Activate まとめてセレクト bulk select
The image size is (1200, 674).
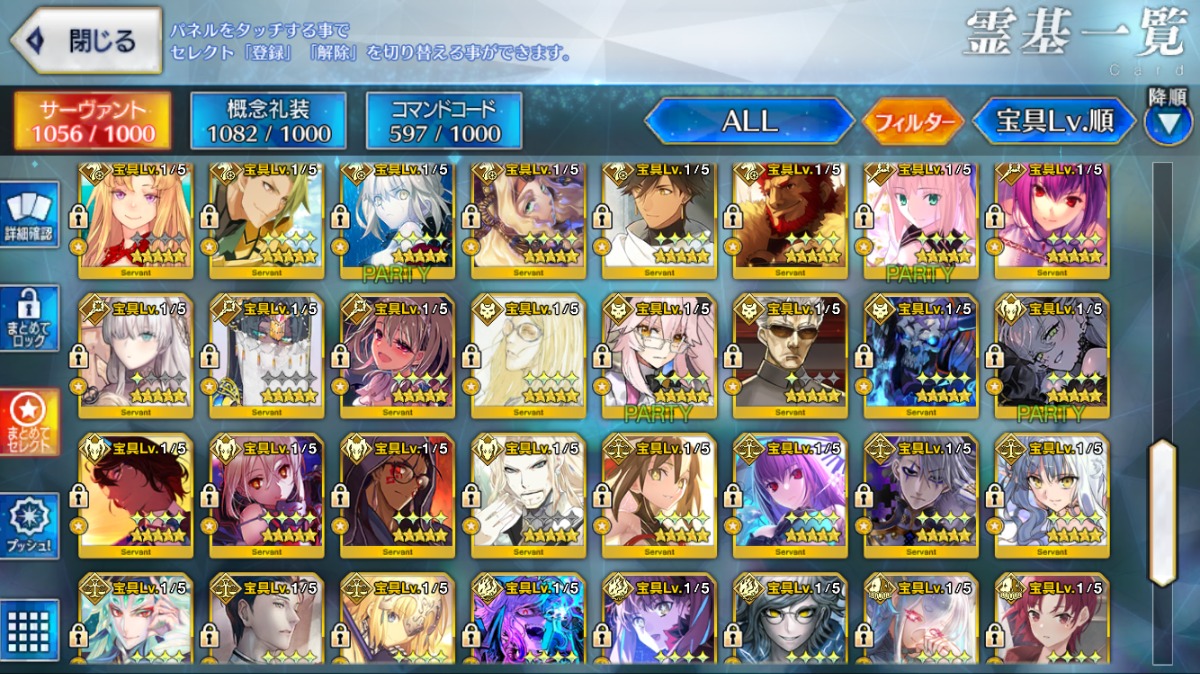click(28, 422)
